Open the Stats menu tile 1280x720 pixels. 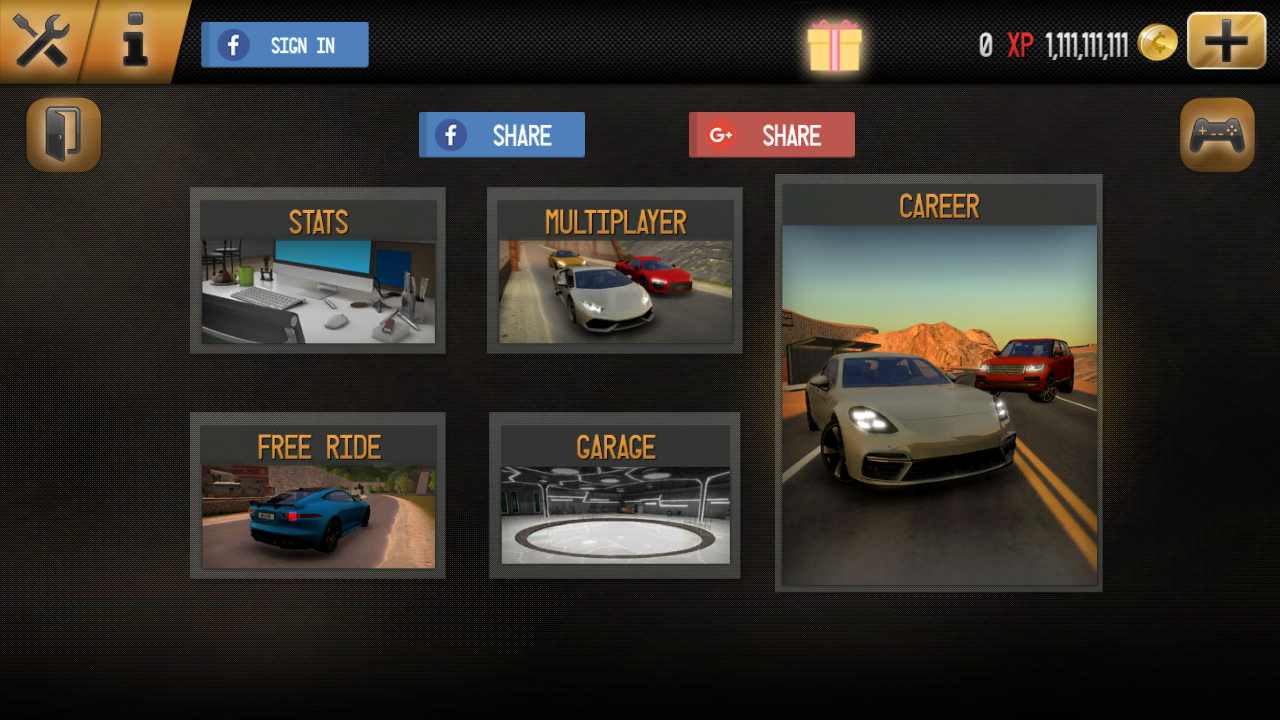point(318,271)
